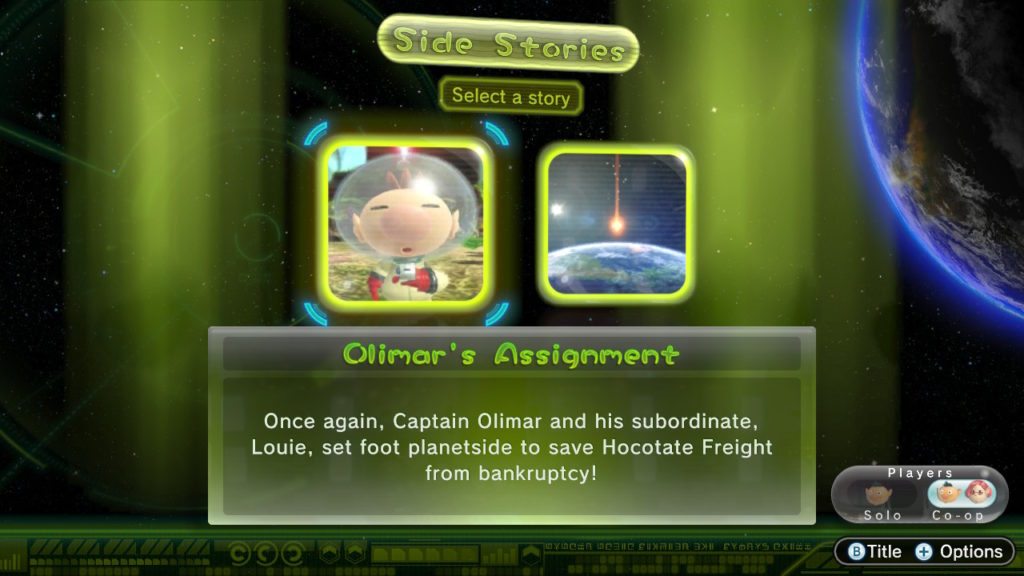Viewport: 1024px width, 576px height.
Task: Switch to Solo player mode
Action: (x=882, y=498)
